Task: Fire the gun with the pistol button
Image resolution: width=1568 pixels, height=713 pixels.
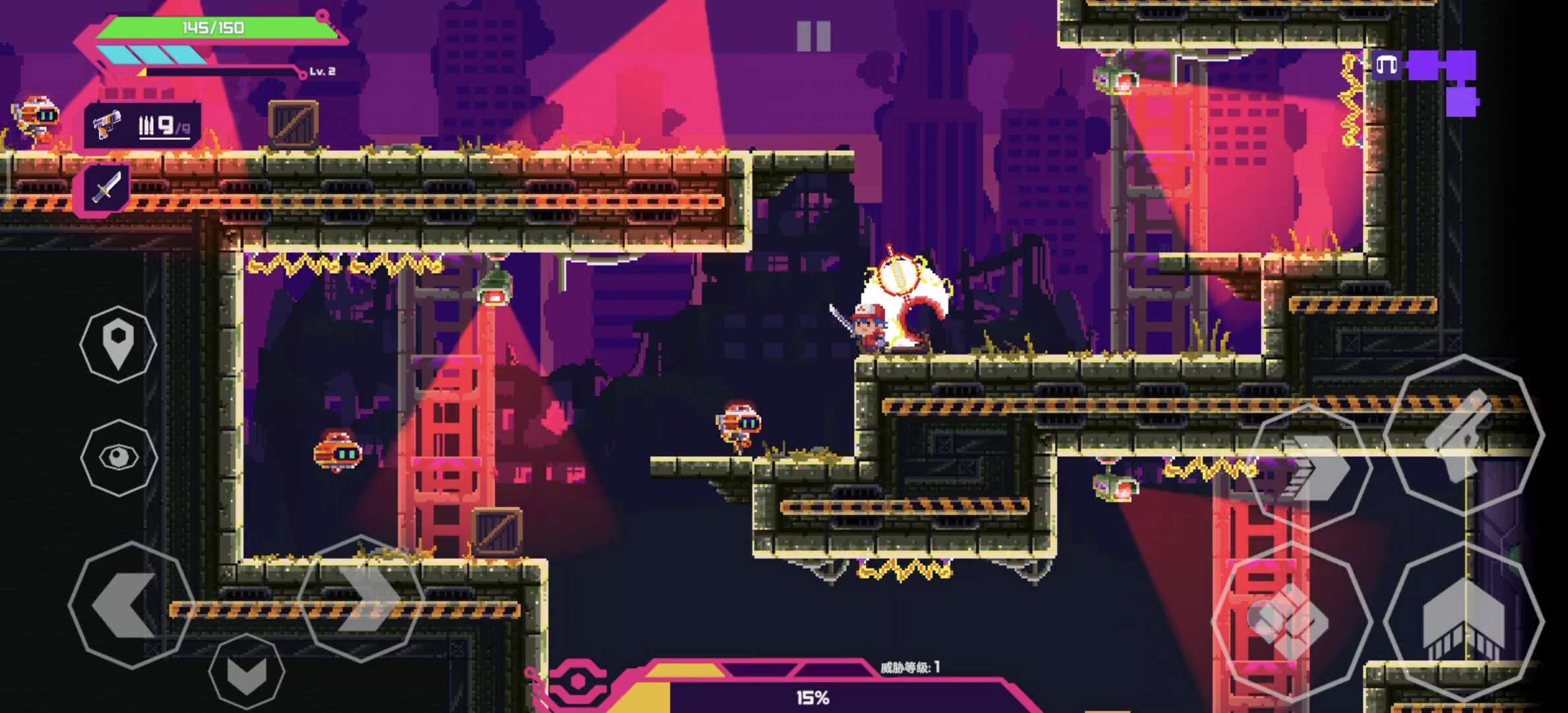Action: click(x=1463, y=434)
